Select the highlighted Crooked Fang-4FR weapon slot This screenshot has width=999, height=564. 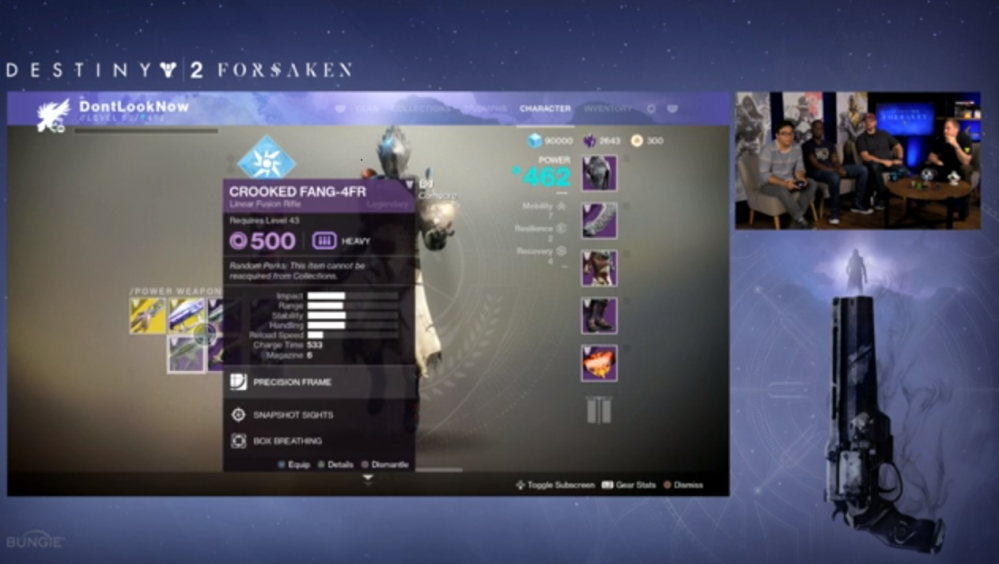tap(187, 354)
